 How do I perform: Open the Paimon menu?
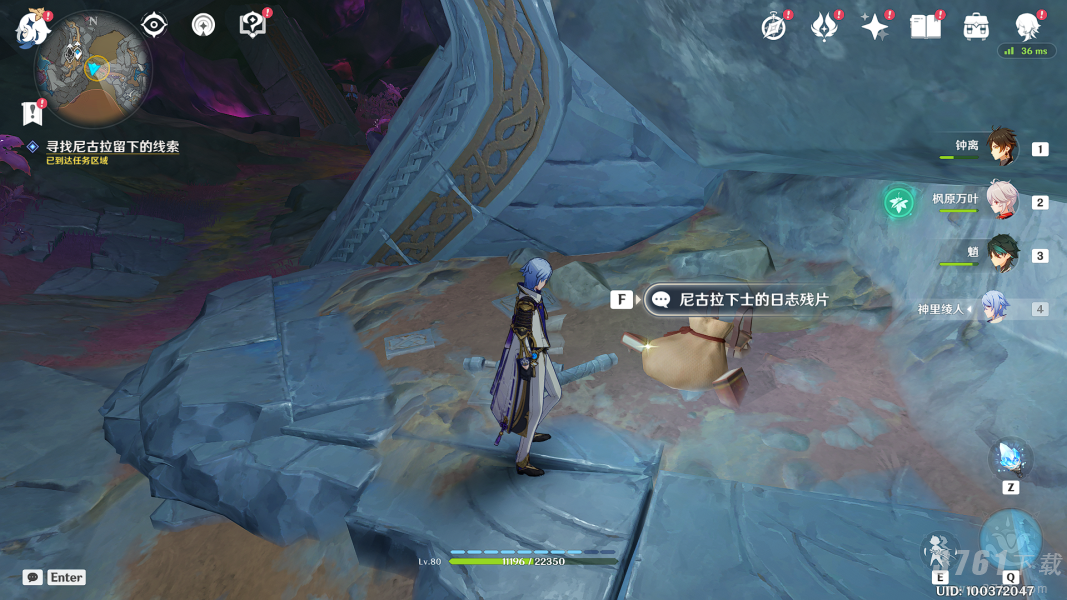pyautogui.click(x=32, y=28)
